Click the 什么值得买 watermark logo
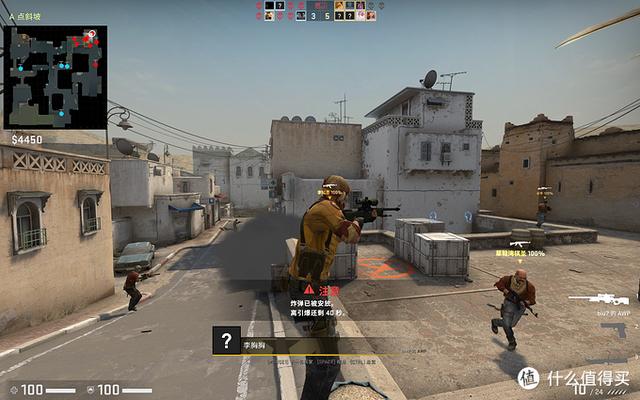640x400 pixels. click(x=529, y=378)
